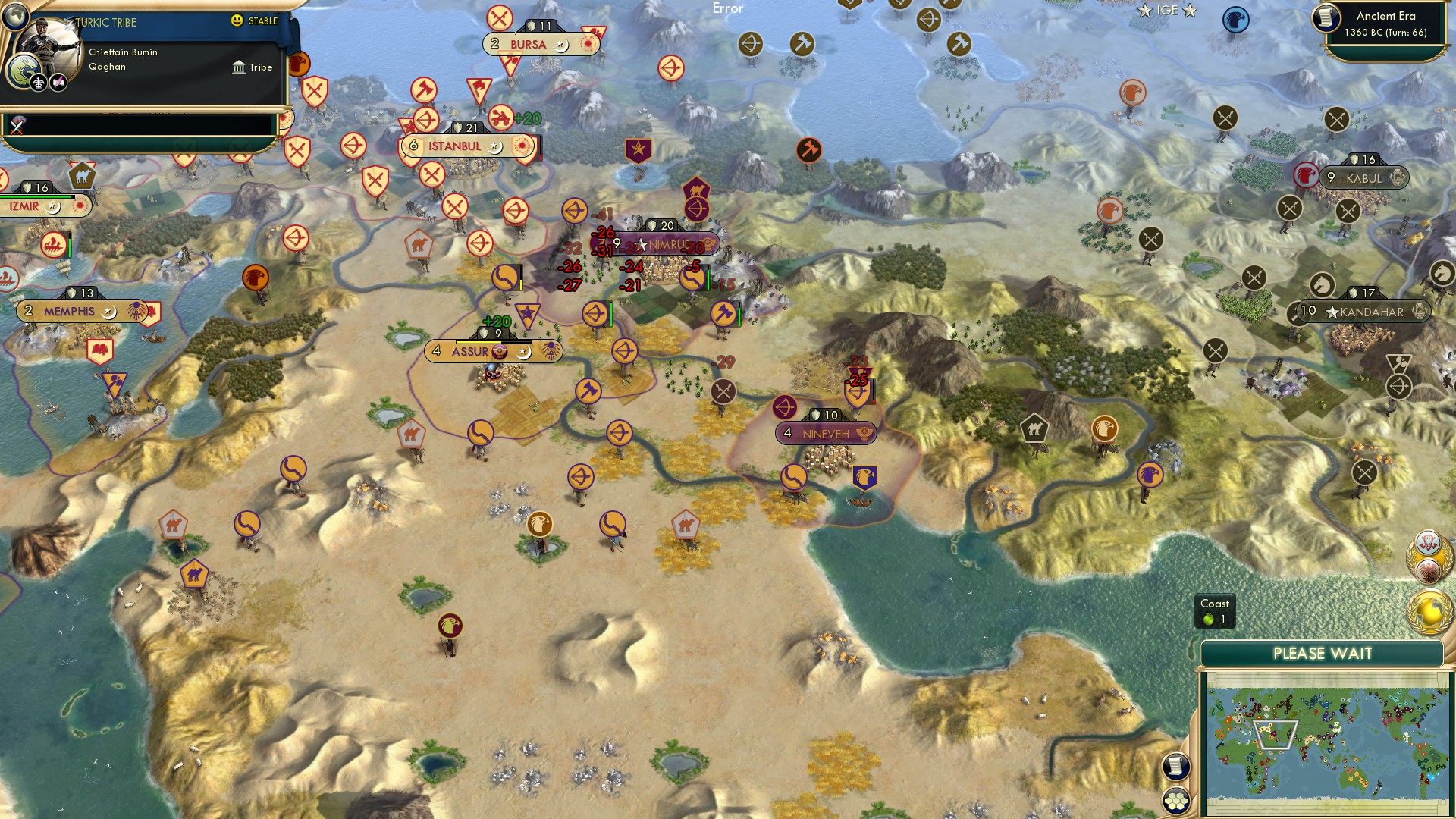Select the Nineveh city banner
This screenshot has height=819, width=1456.
(x=826, y=433)
